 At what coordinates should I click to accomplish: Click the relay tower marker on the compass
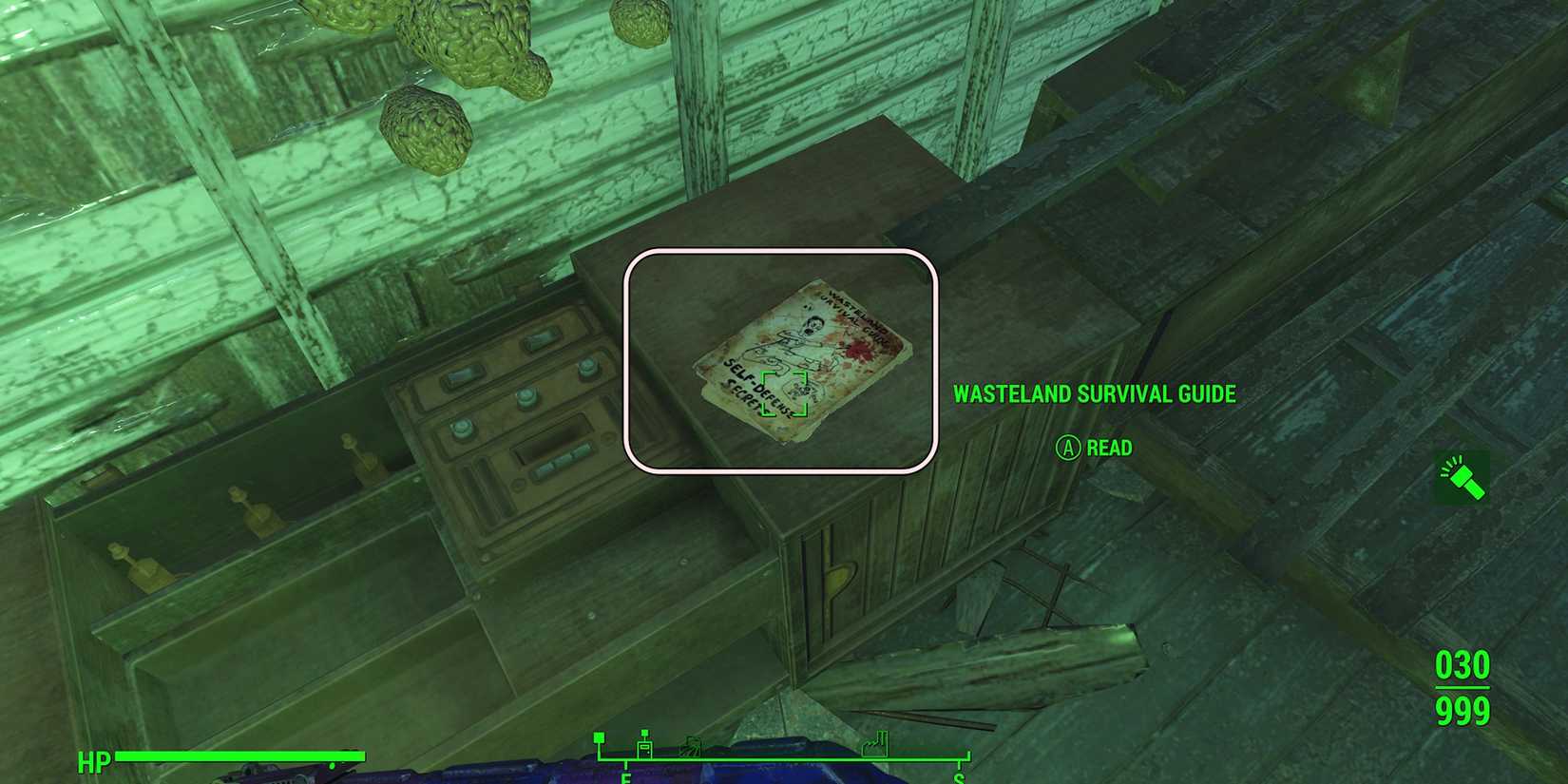pos(644,746)
